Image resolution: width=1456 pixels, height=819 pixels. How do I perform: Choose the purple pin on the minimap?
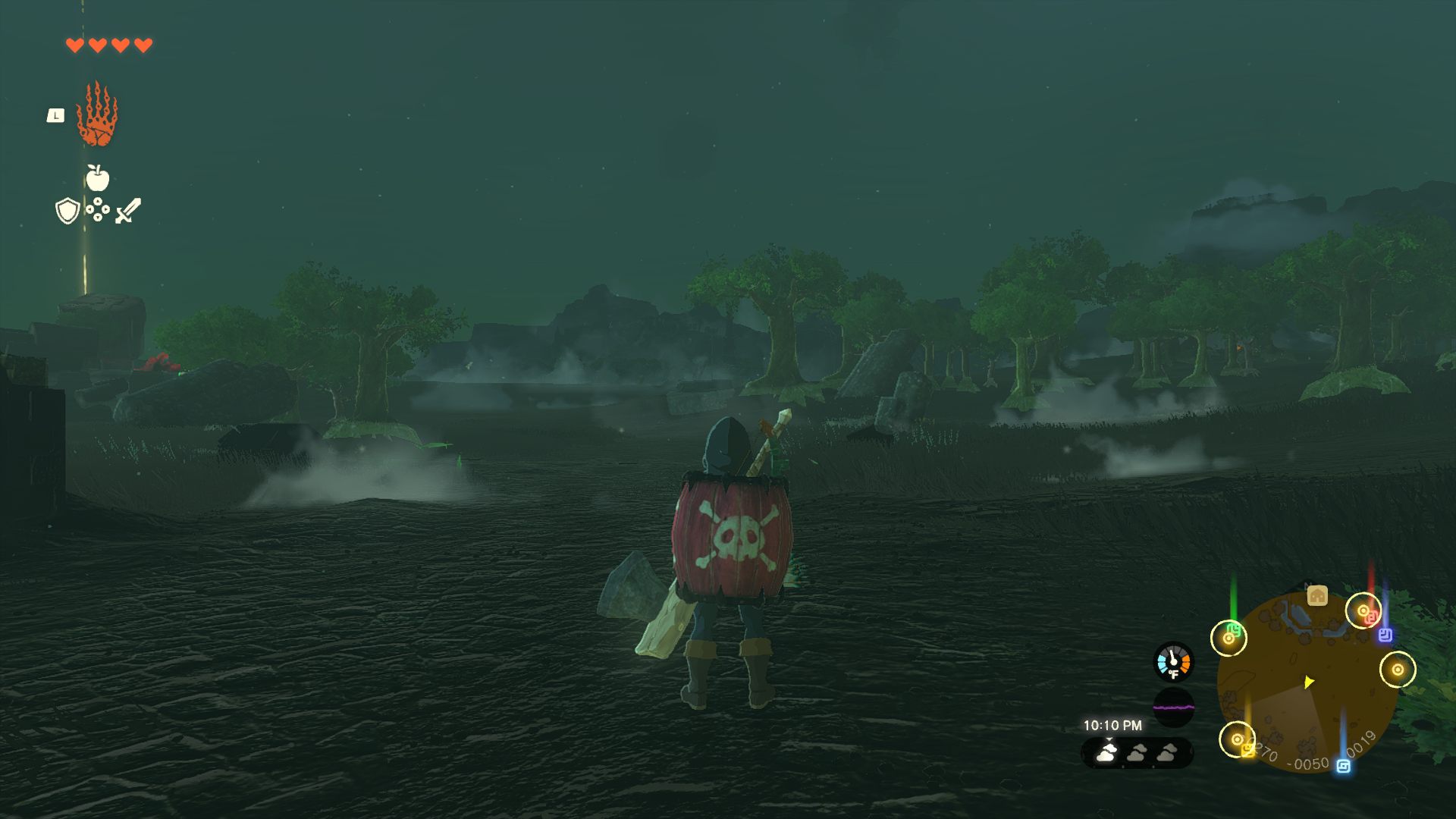(x=1385, y=635)
